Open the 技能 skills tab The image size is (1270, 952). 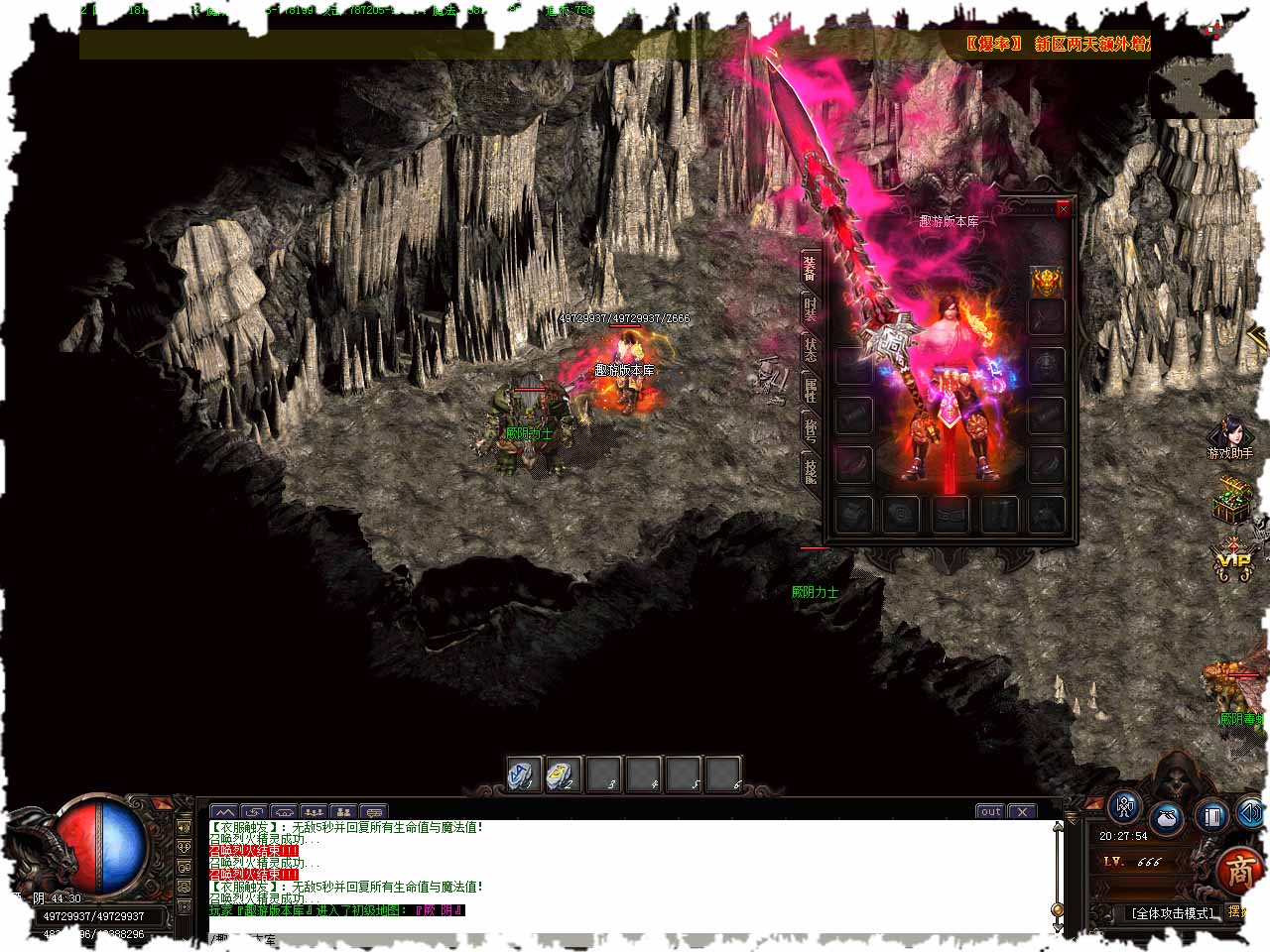(810, 469)
